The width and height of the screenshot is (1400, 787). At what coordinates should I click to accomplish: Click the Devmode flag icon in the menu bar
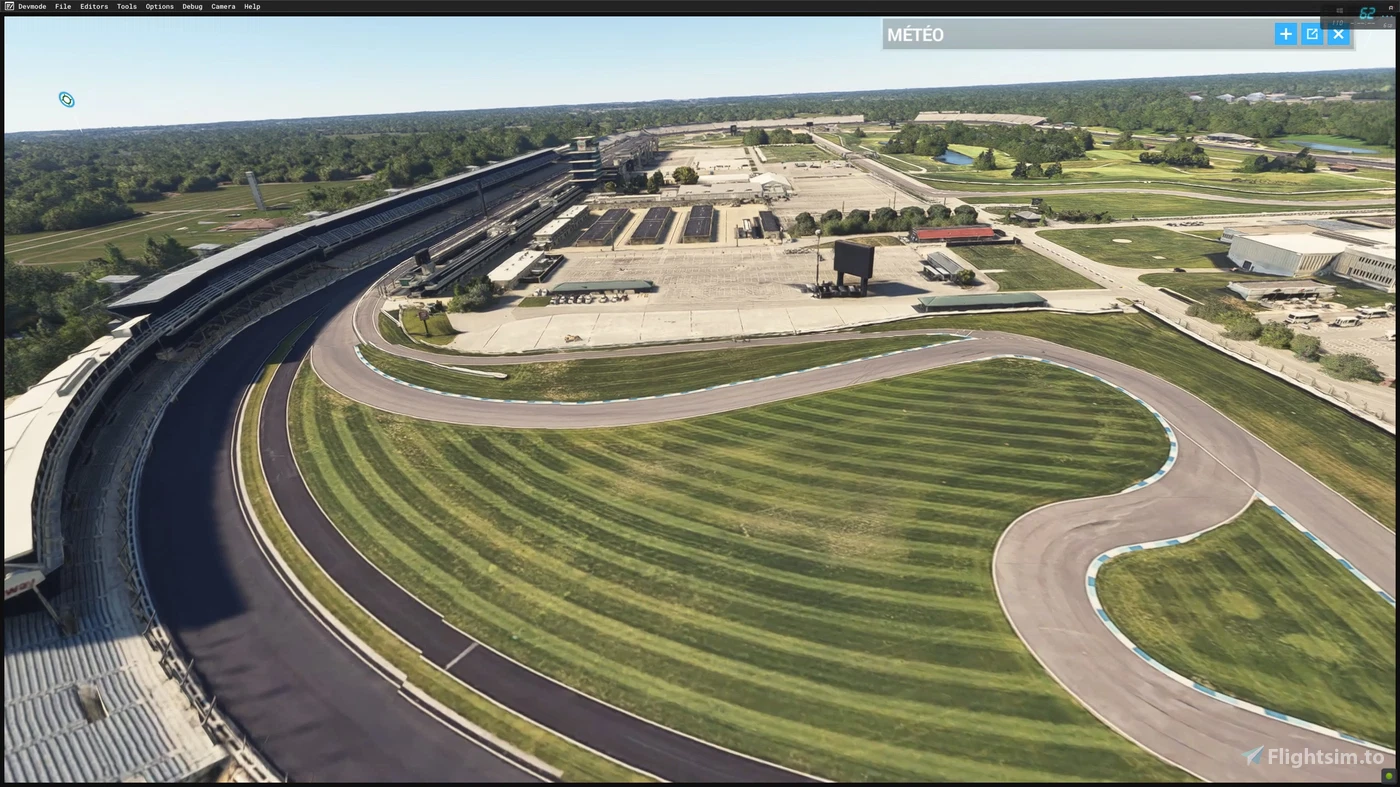[x=8, y=6]
